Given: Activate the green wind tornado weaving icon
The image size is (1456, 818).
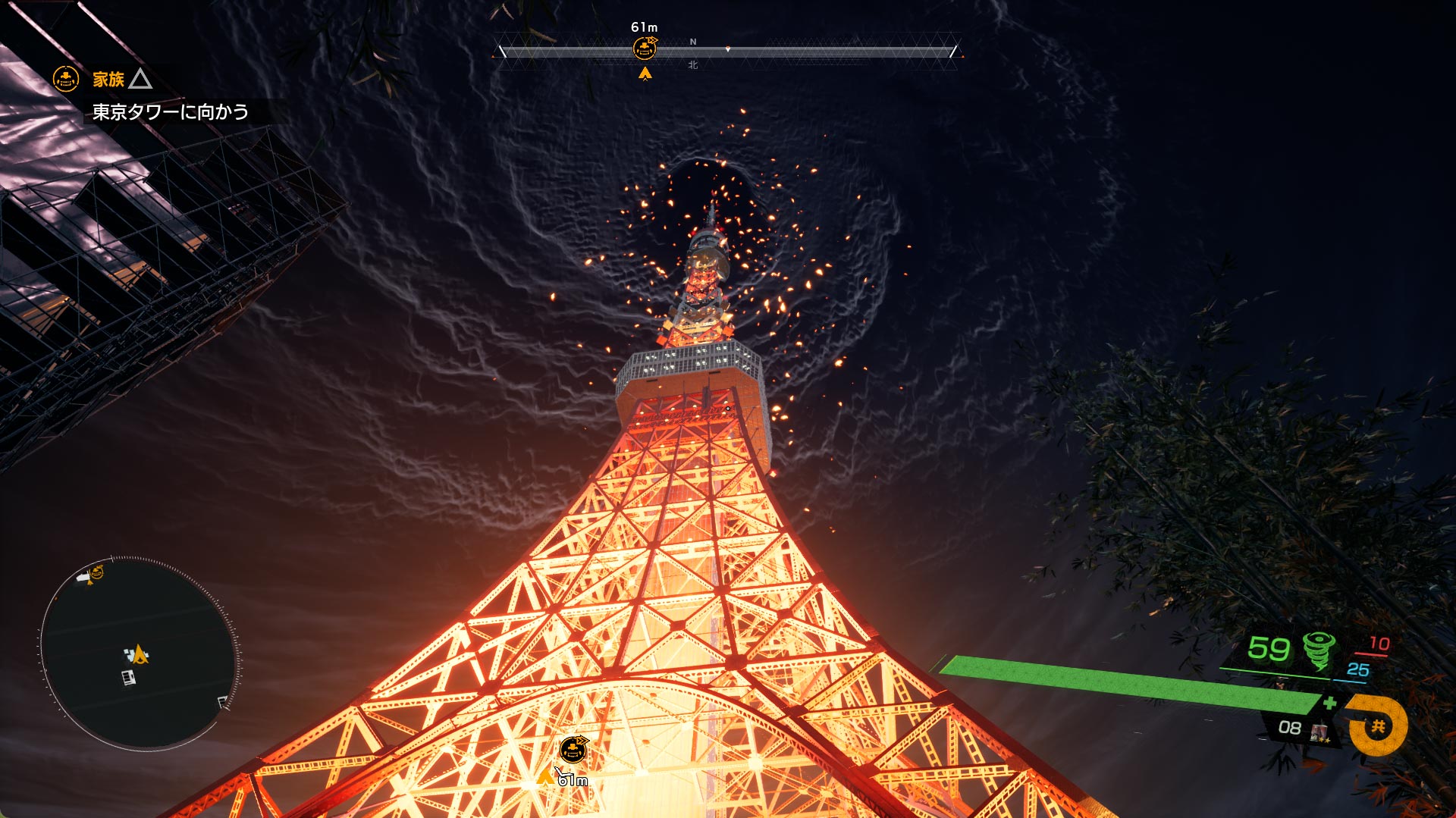Looking at the screenshot, I should point(1319,650).
